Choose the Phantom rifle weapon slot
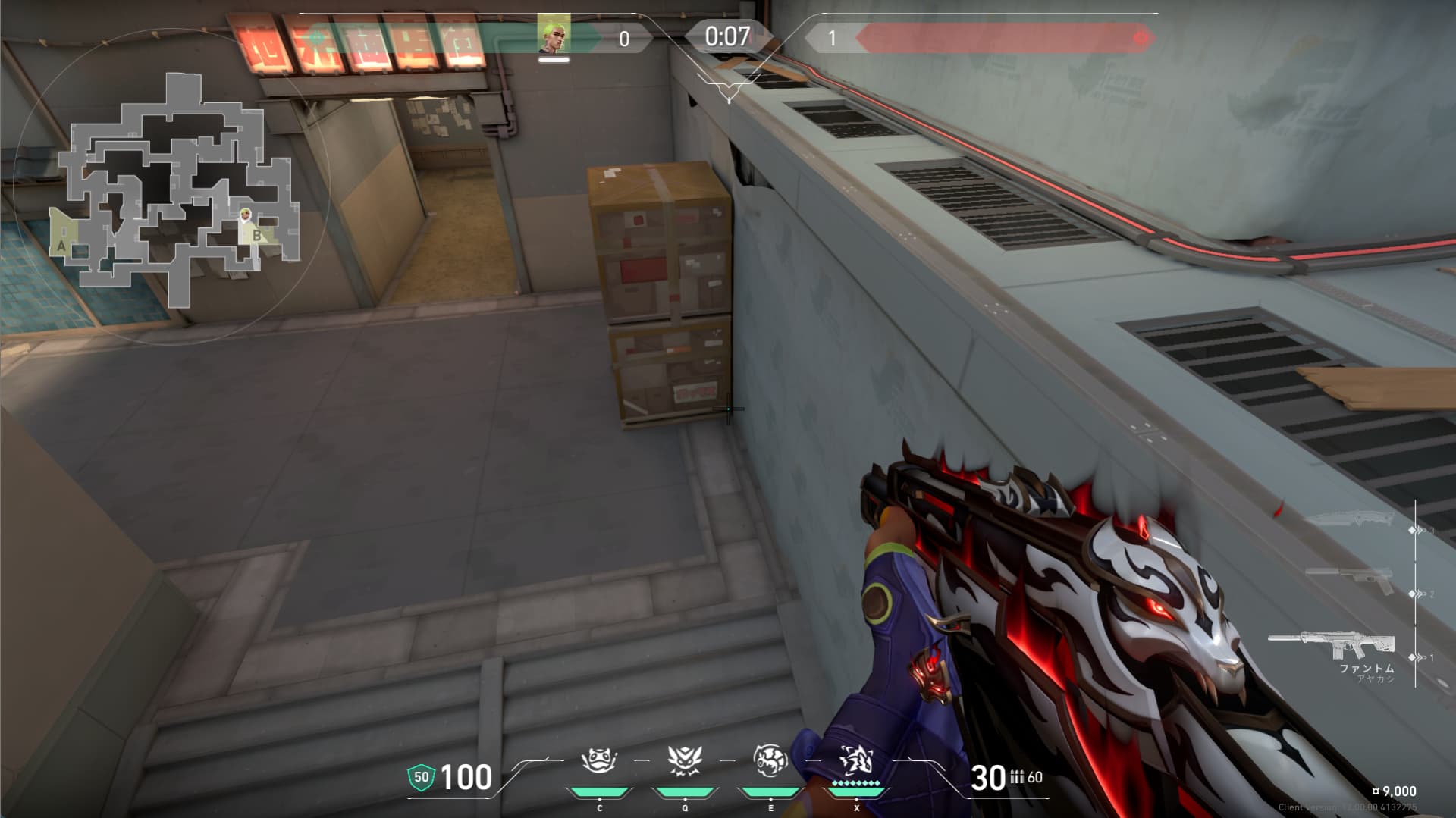Image resolution: width=1456 pixels, height=818 pixels. tap(1333, 645)
